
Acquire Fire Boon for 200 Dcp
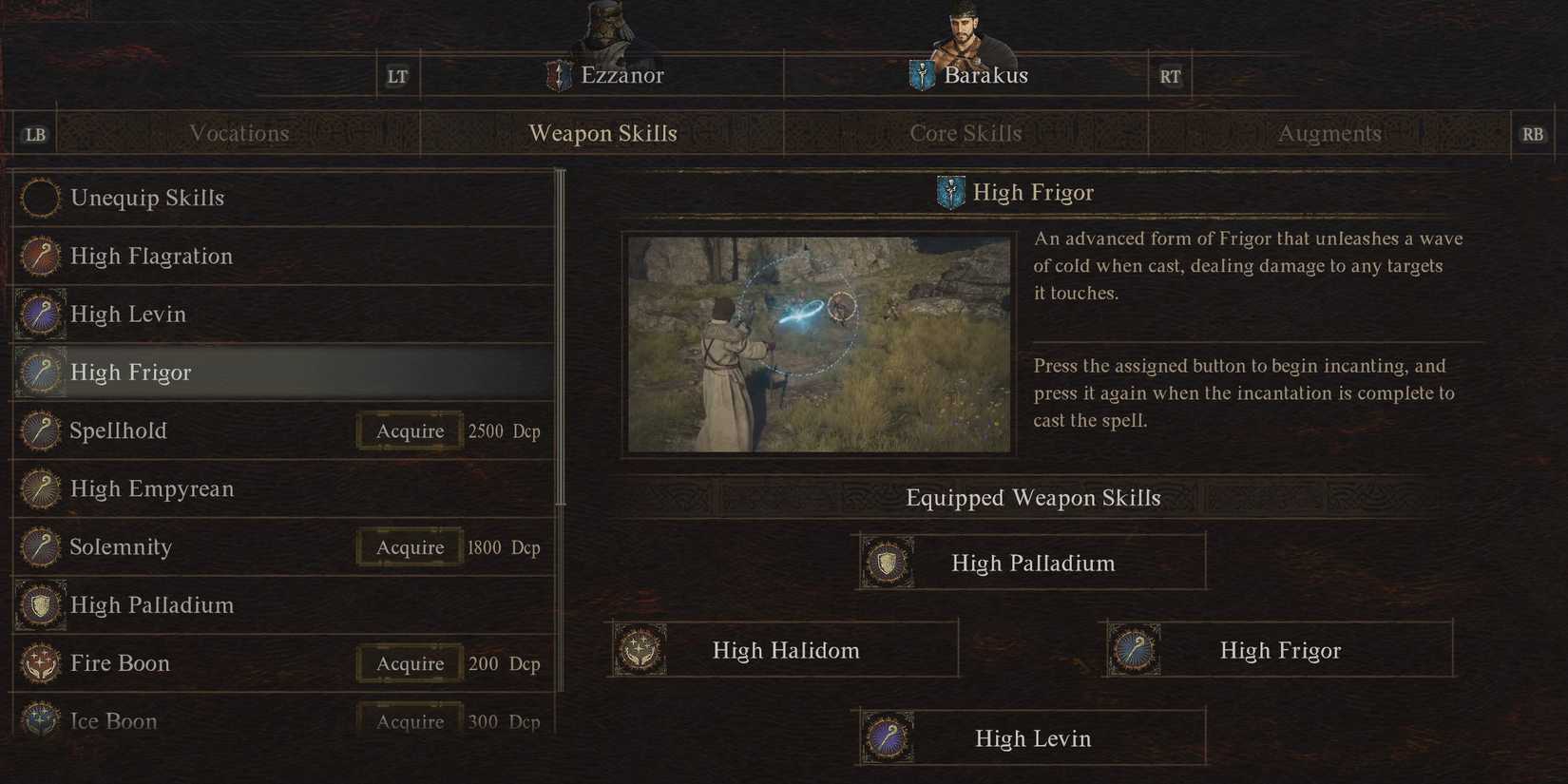coord(409,663)
